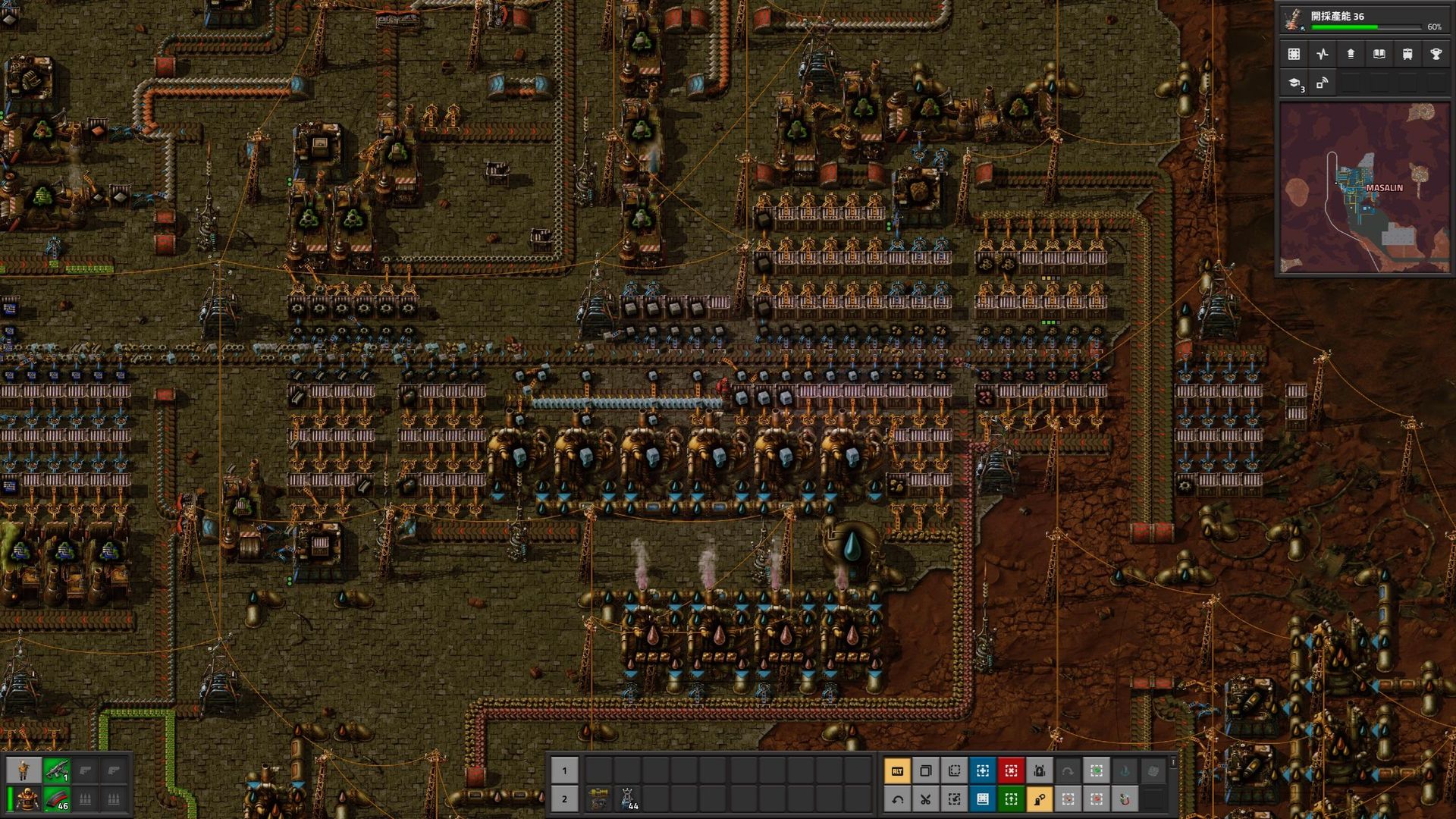1456x819 pixels.
Task: Open the train overview
Action: tap(1408, 53)
